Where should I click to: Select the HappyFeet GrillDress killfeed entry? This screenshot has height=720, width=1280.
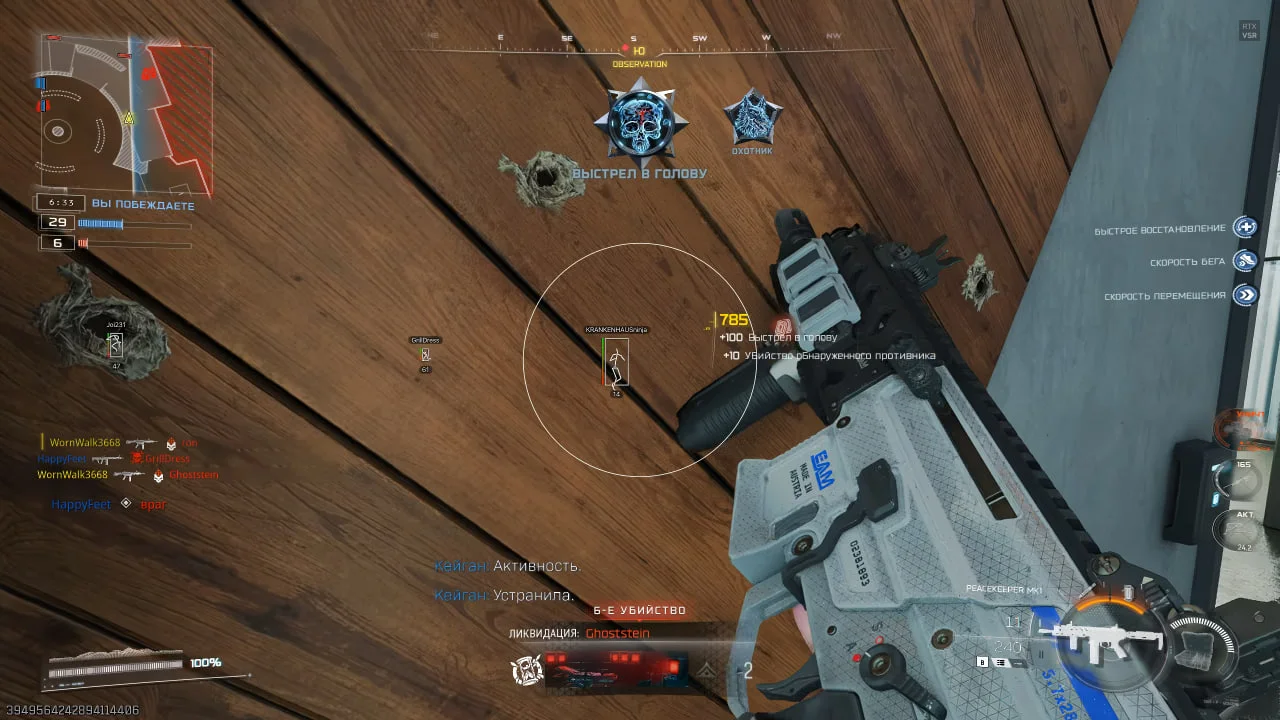113,459
